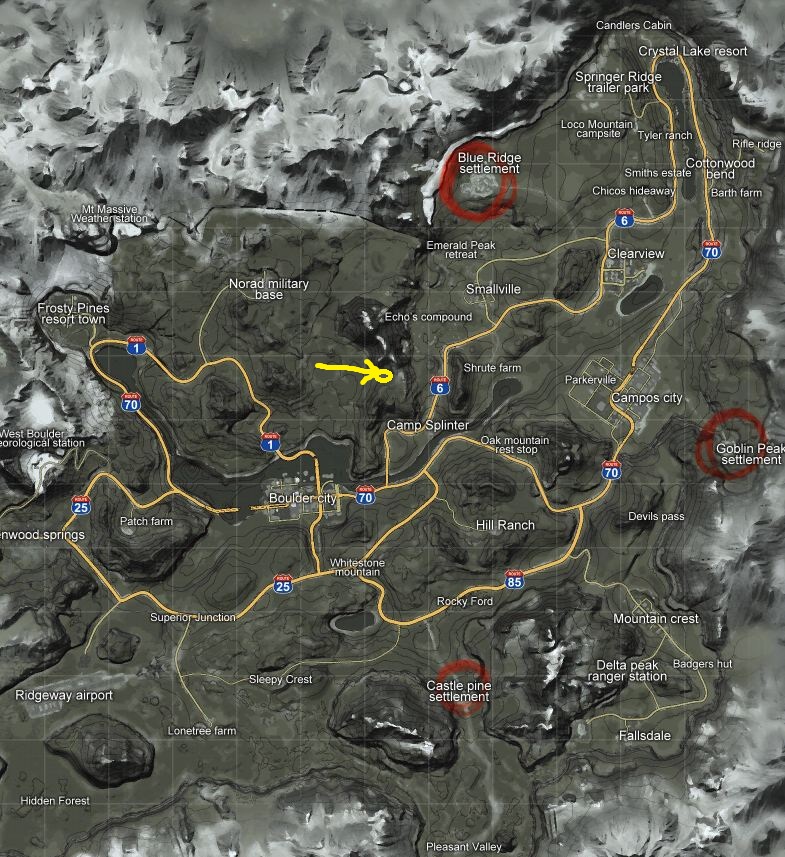The height and width of the screenshot is (857, 785).
Task: Choose the Castle pine settlement label
Action: 458,690
